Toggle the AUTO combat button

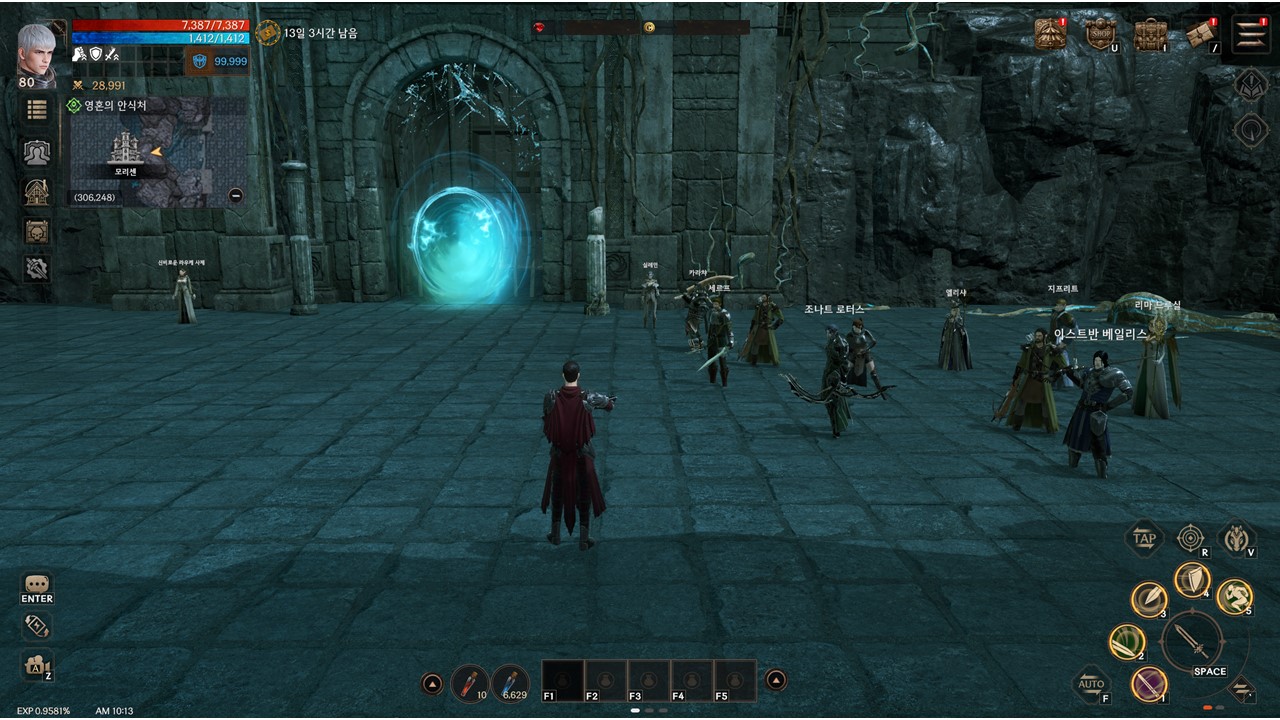(1091, 685)
